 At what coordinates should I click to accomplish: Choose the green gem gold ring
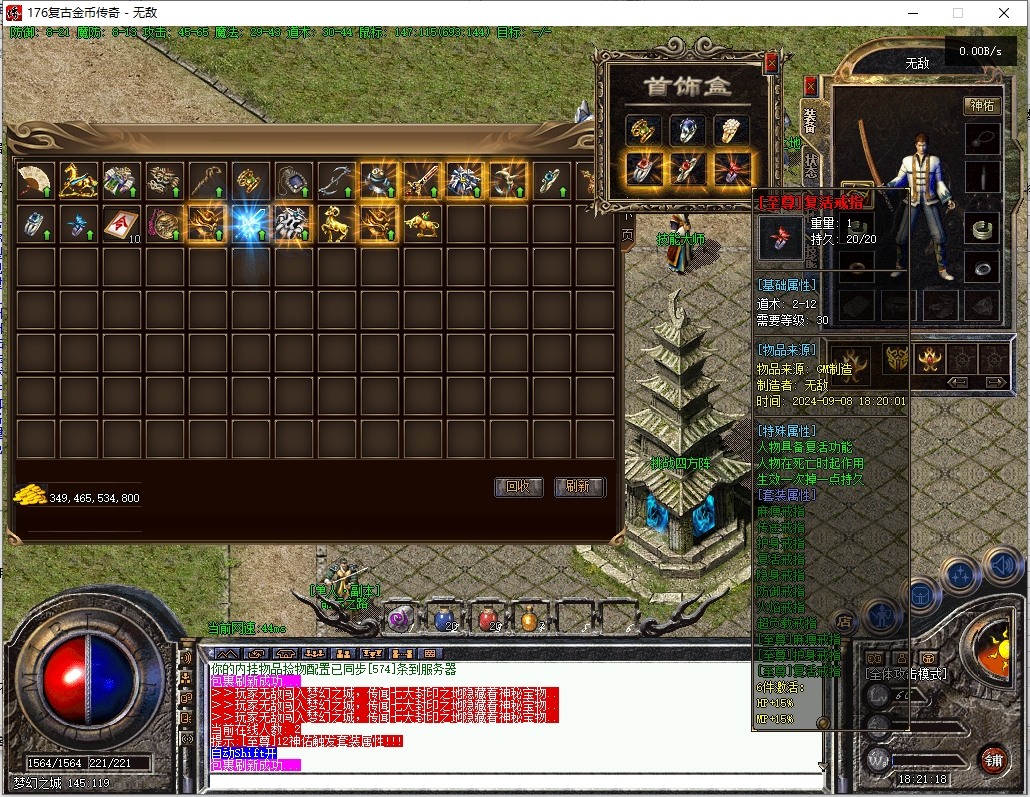[x=643, y=129]
